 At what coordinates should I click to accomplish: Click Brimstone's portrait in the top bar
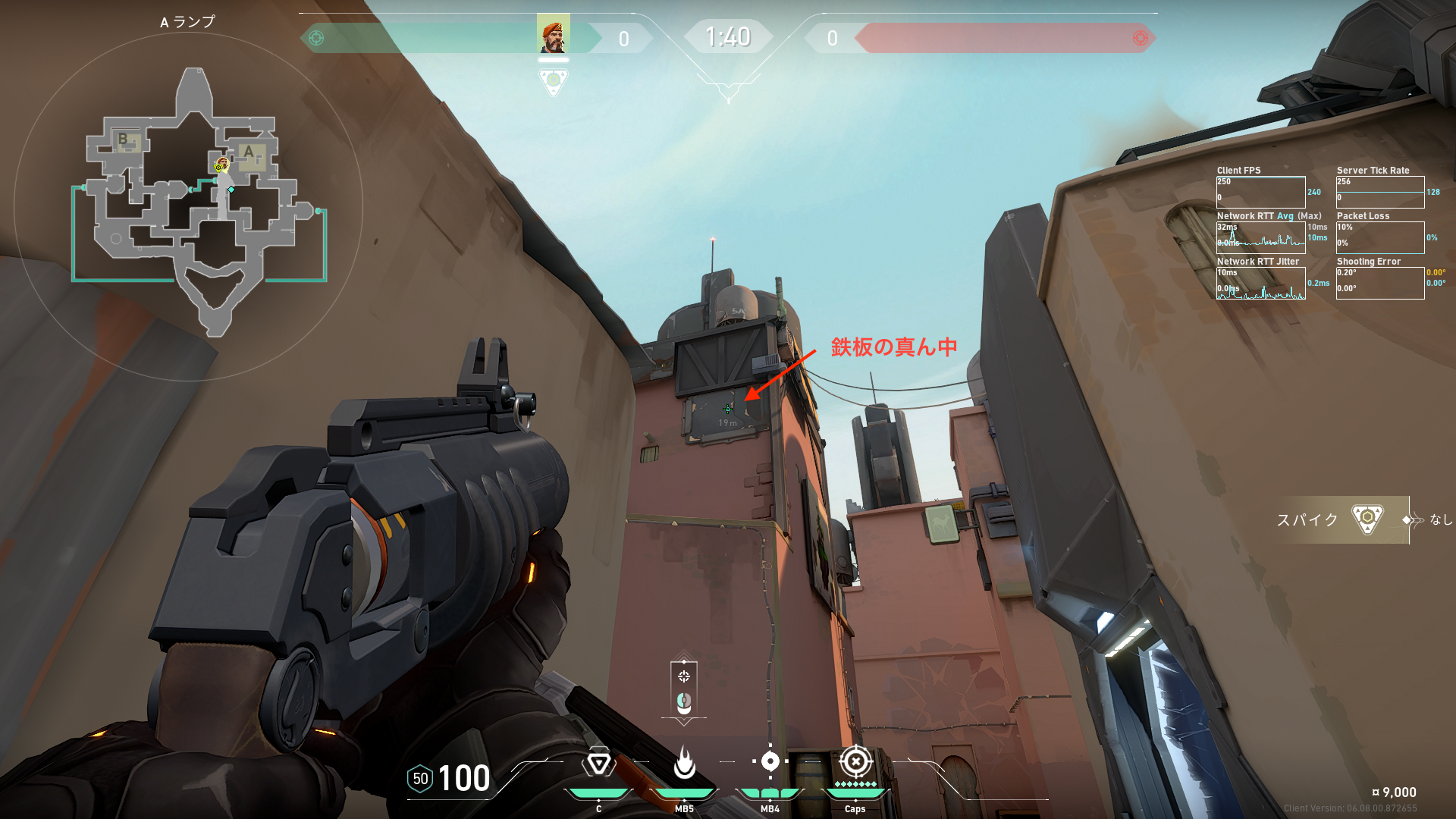pyautogui.click(x=553, y=34)
